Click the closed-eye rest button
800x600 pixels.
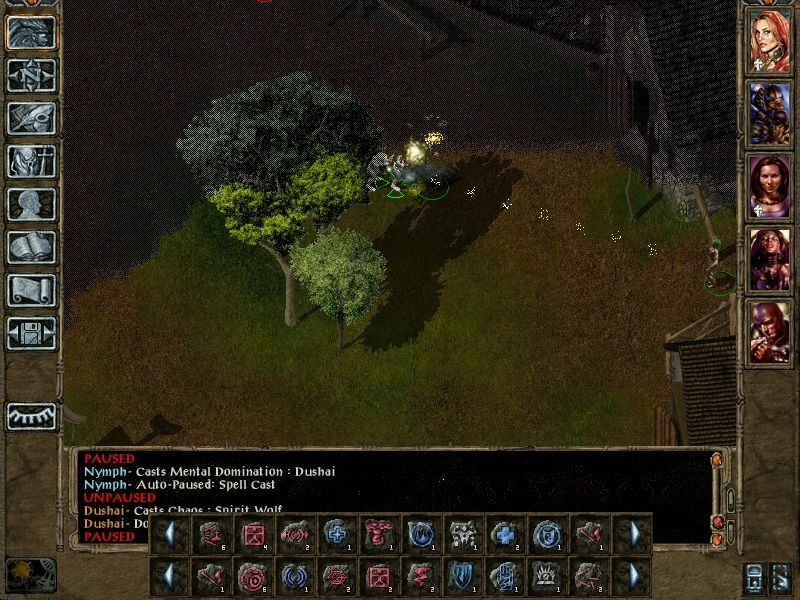31,416
